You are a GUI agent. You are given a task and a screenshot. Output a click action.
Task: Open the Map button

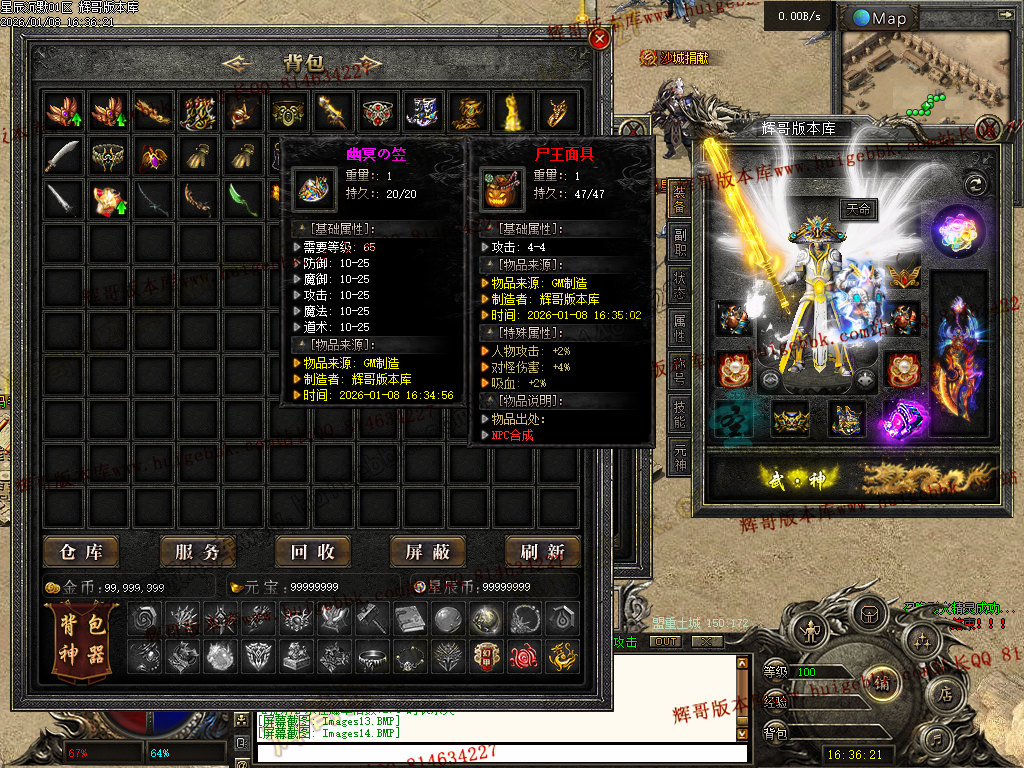coord(880,18)
